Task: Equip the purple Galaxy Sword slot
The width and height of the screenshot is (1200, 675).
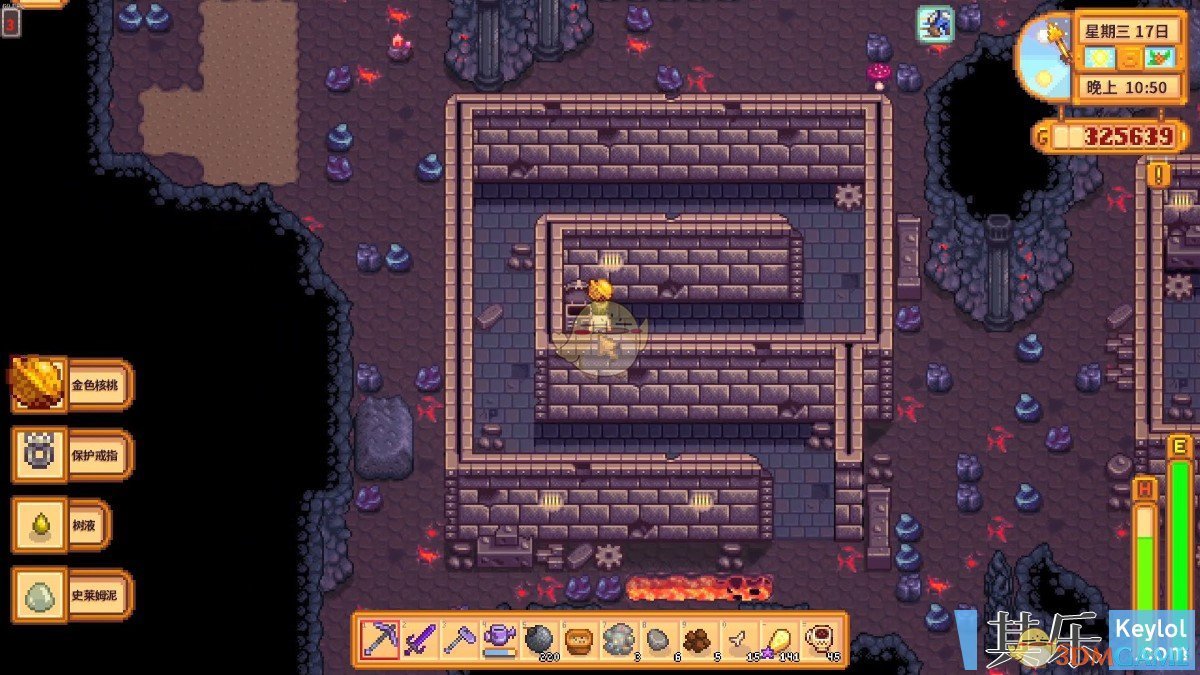Action: (x=420, y=639)
